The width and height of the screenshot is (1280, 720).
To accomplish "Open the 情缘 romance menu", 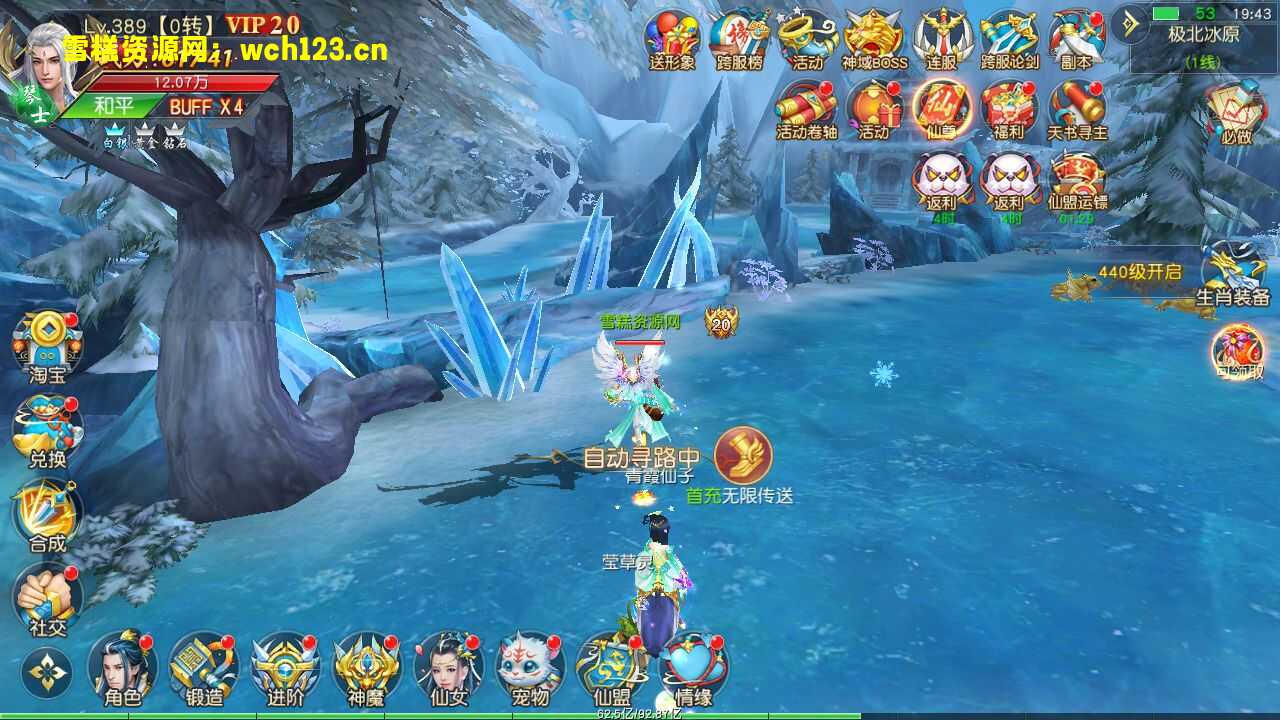I will tap(693, 667).
